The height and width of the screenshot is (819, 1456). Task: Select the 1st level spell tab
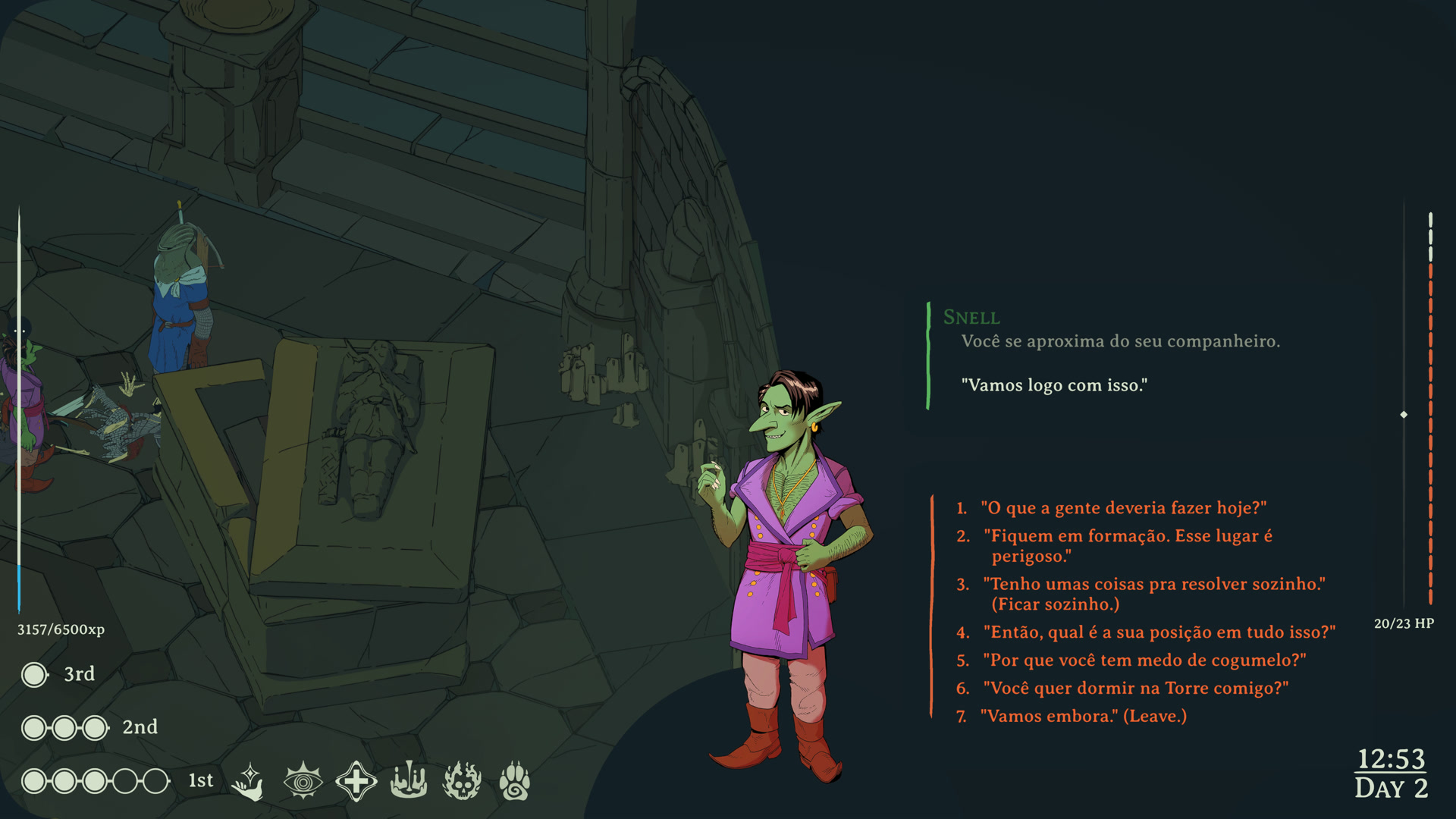point(201,781)
